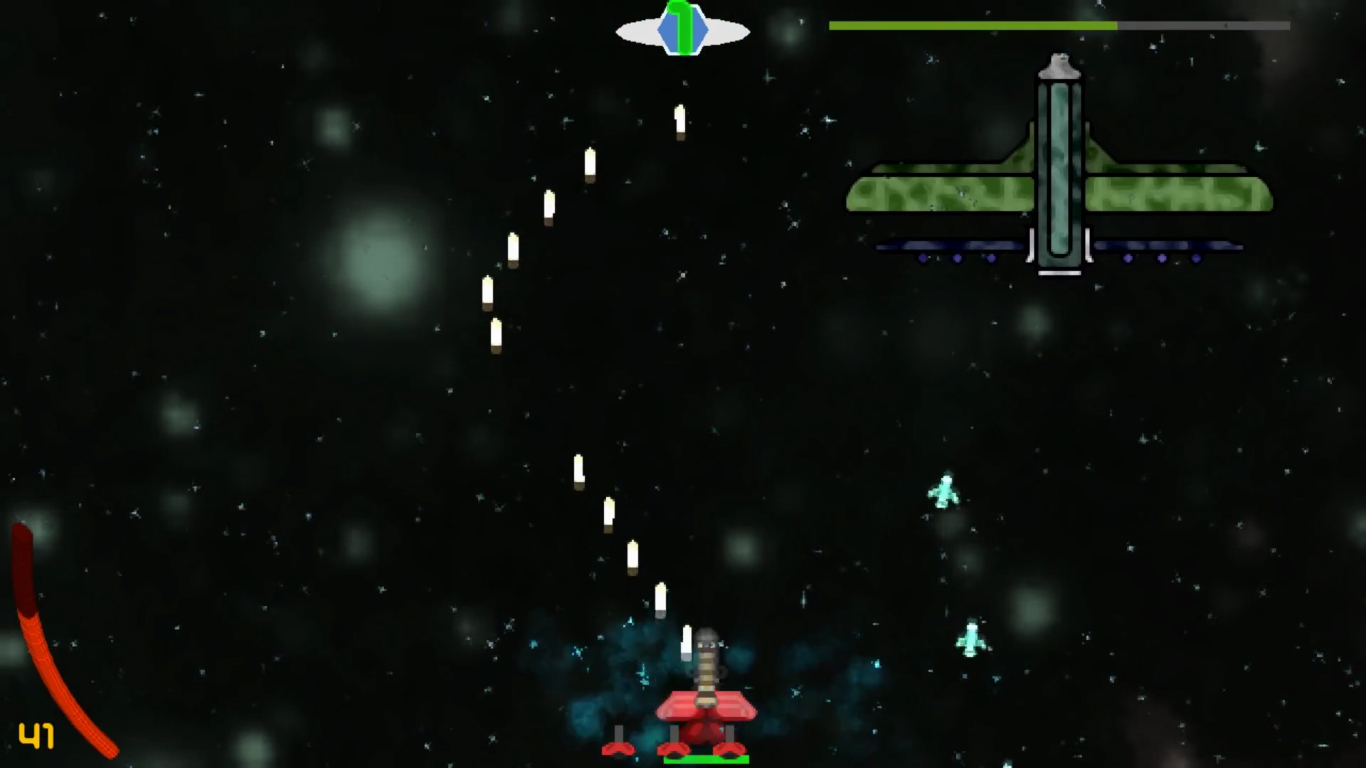The height and width of the screenshot is (768, 1366).
Task: Click the green bar beneath the player ship
Action: [x=706, y=760]
